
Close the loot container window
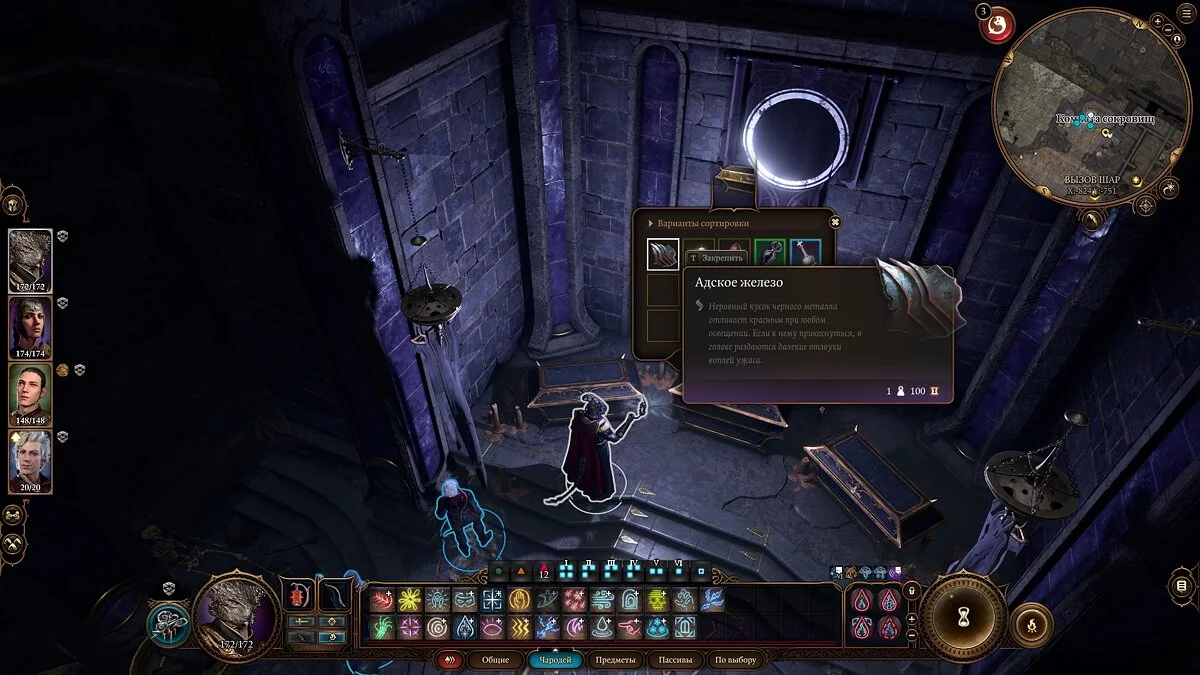click(x=836, y=222)
